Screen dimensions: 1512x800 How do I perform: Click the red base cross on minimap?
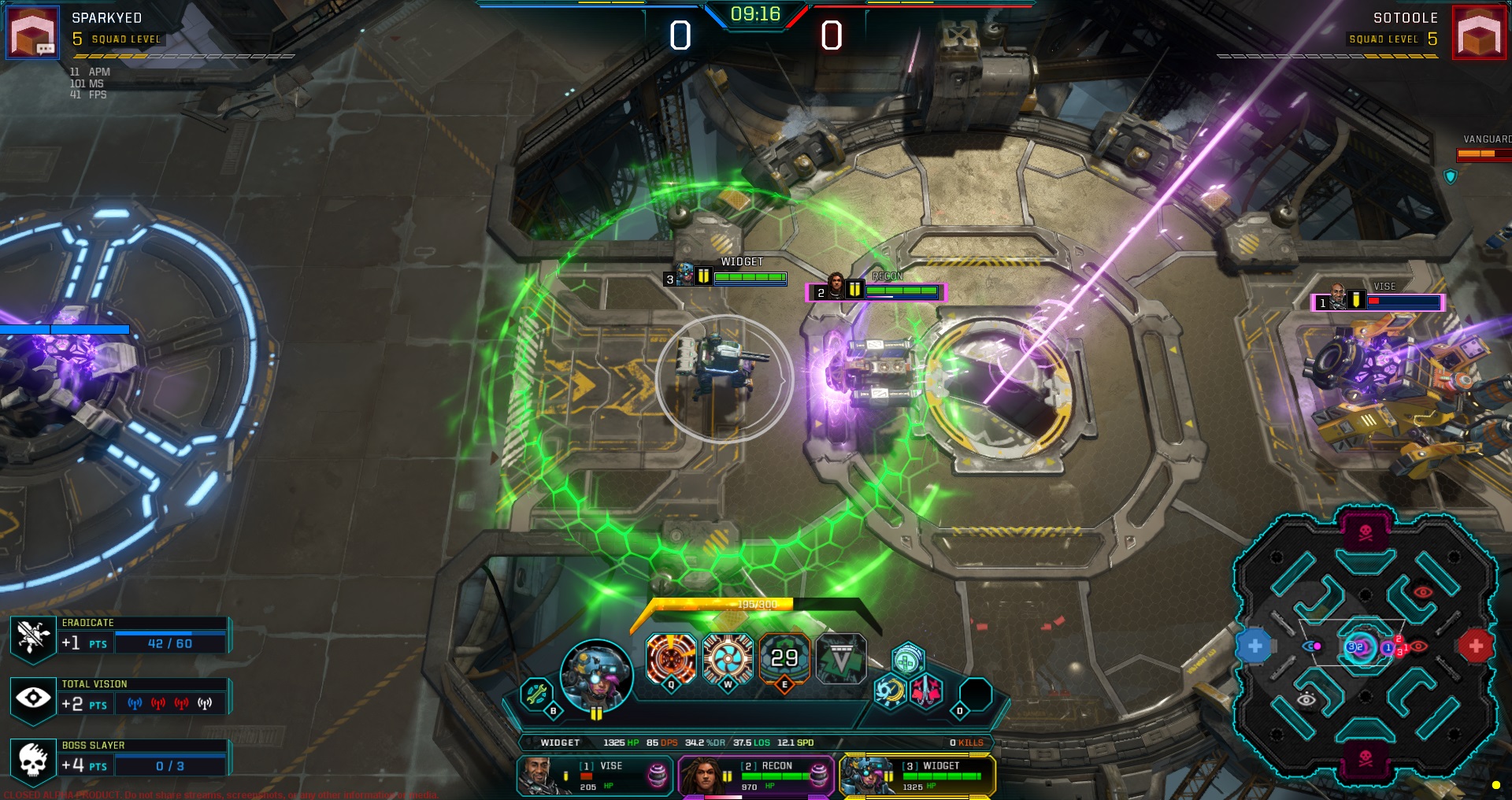pyautogui.click(x=1476, y=646)
